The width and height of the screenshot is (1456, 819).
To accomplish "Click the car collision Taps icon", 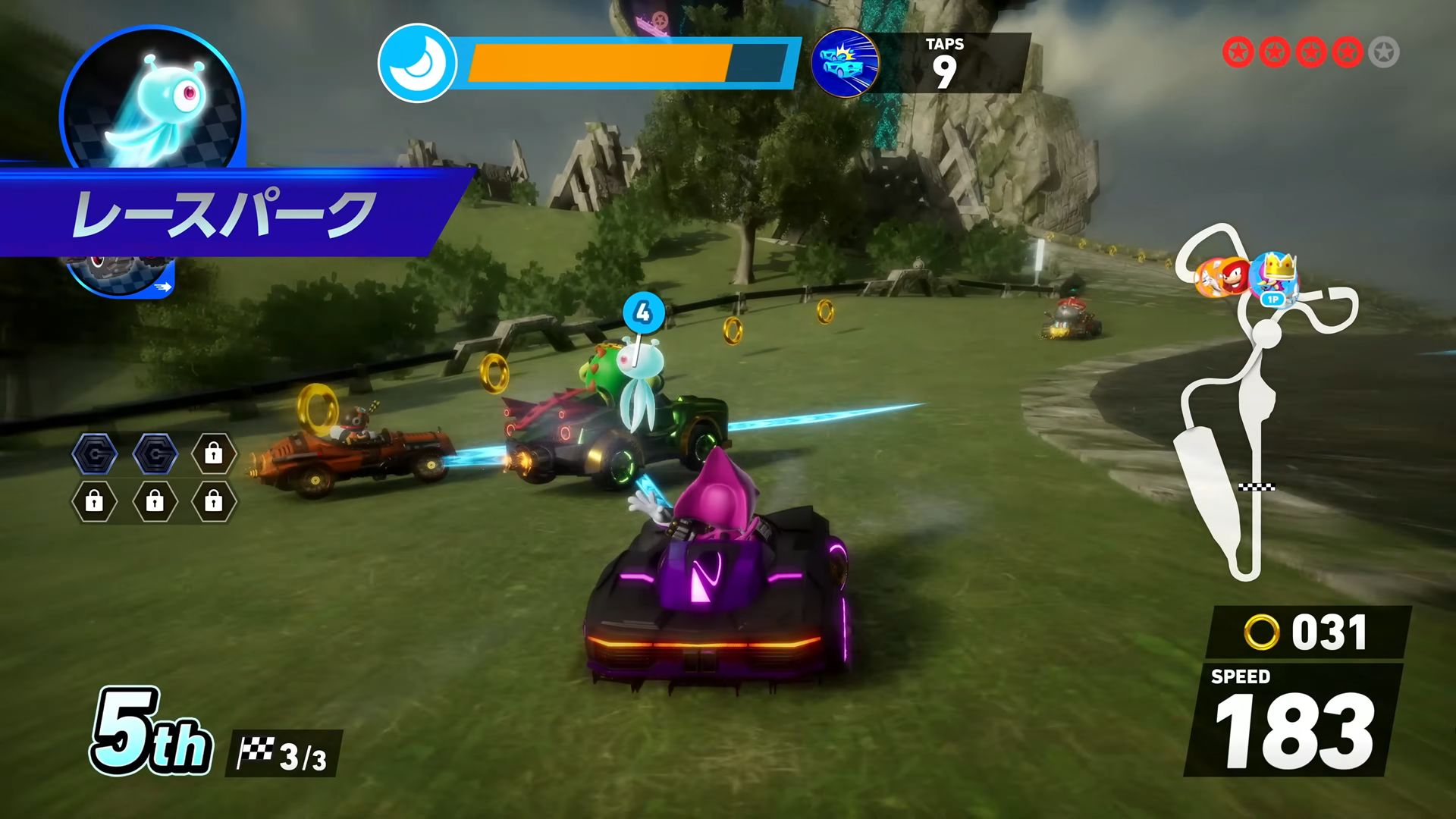I will (x=845, y=63).
